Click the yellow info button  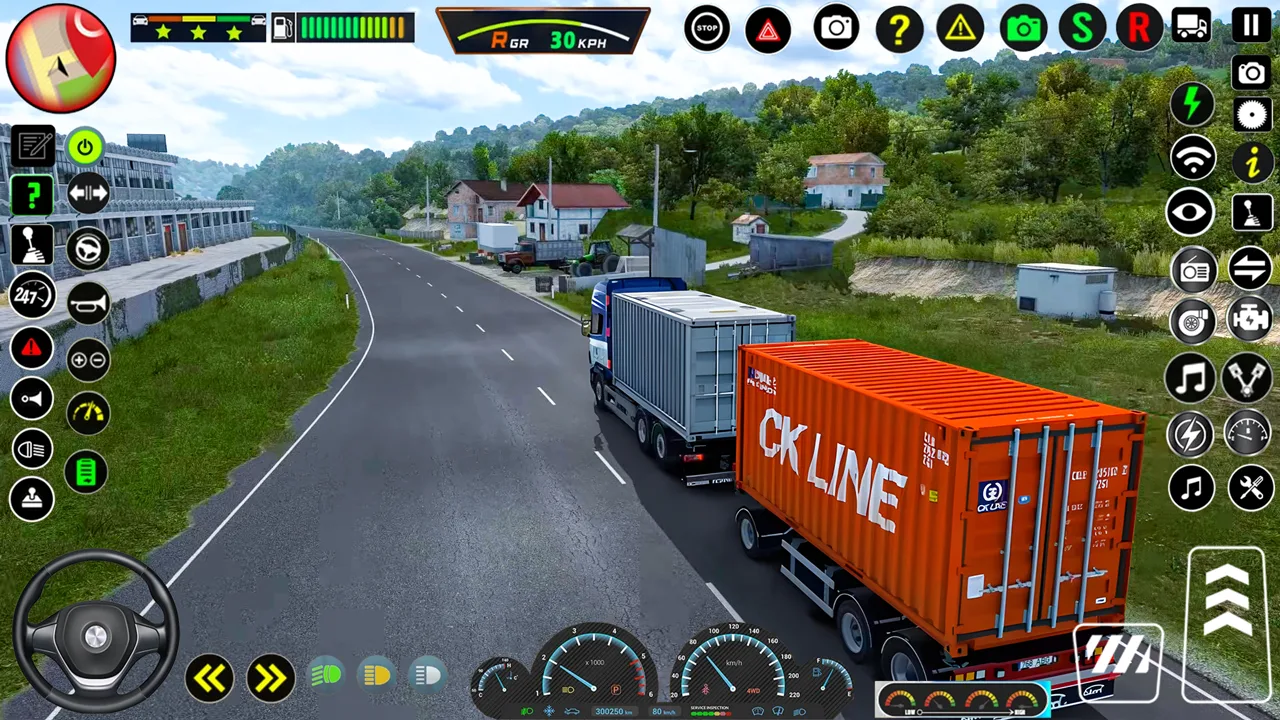[x=1251, y=163]
